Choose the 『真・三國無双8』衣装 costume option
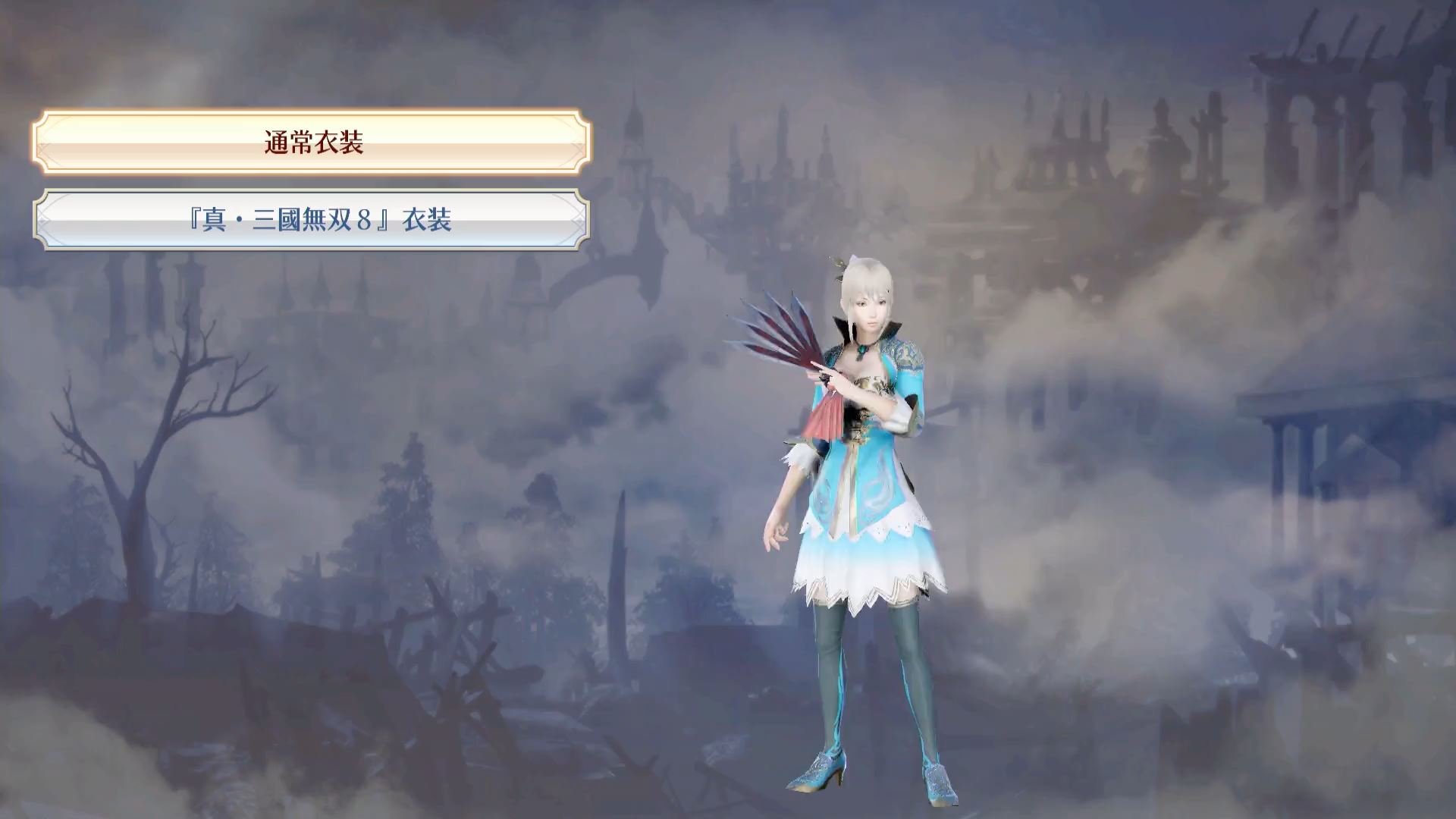 tap(312, 220)
